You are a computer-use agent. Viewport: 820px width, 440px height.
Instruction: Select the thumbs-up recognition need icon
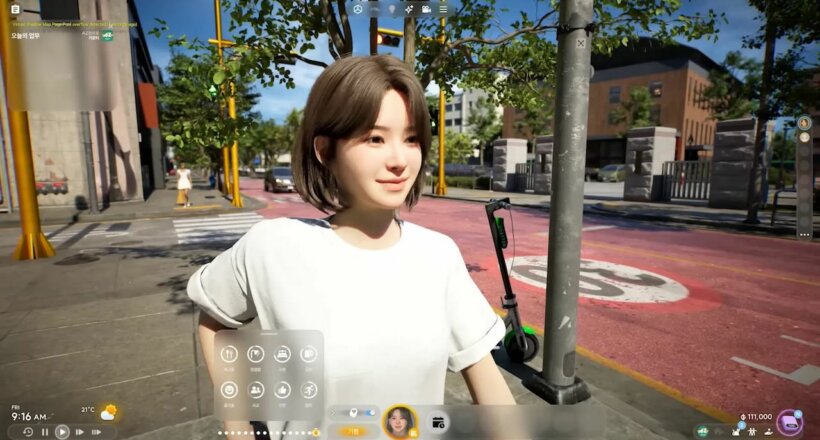(282, 390)
